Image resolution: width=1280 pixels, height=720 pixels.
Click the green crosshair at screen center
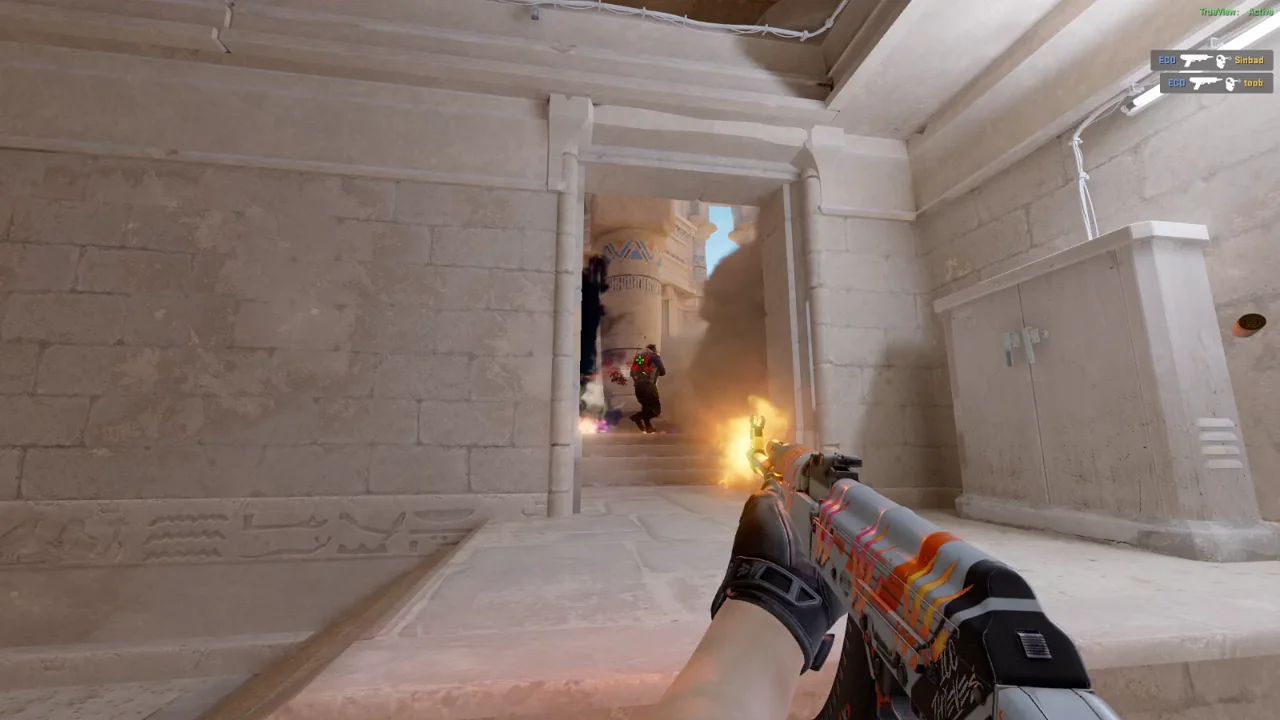pos(640,360)
